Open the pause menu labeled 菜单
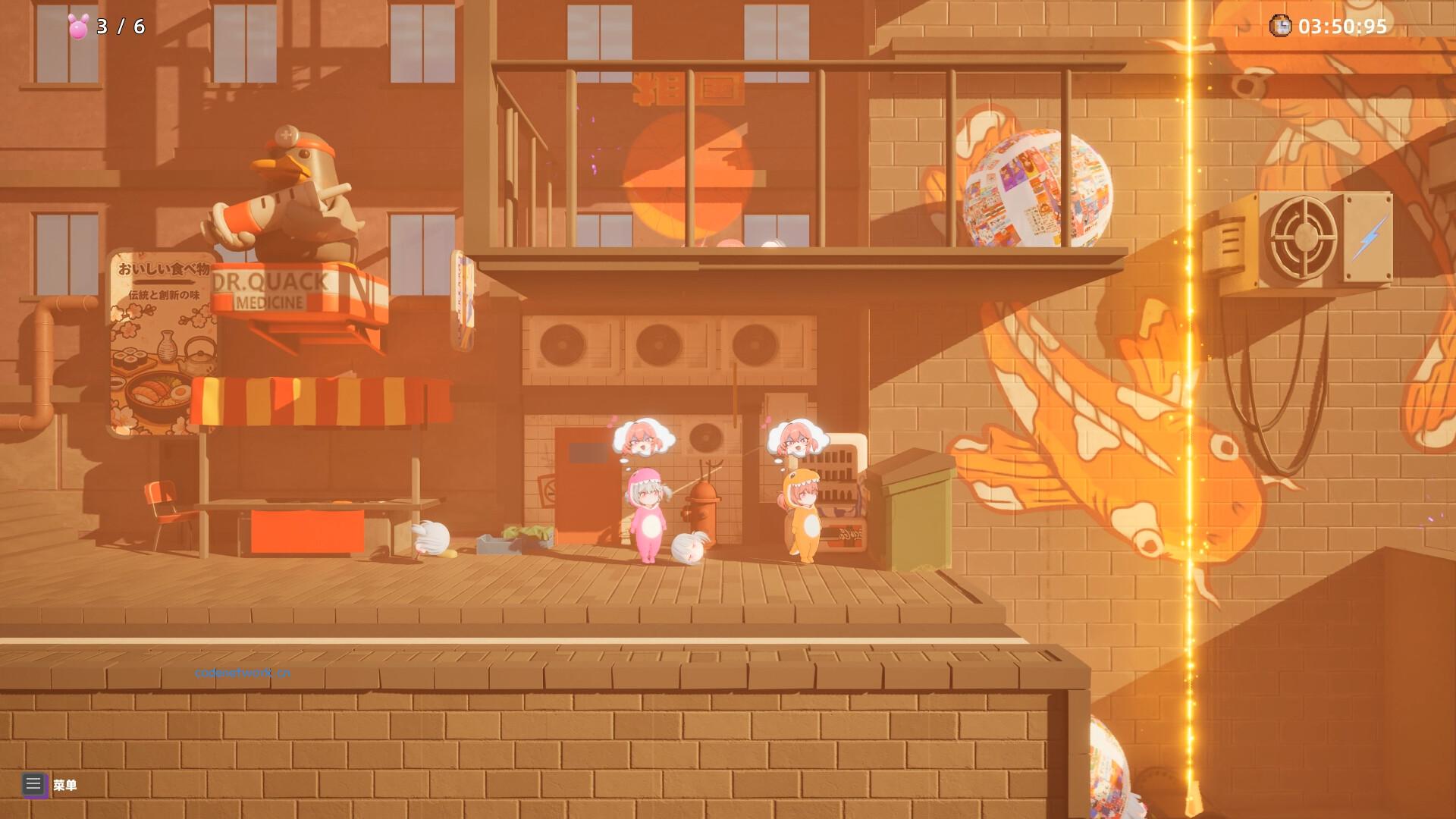This screenshot has height=819, width=1456. (x=66, y=786)
